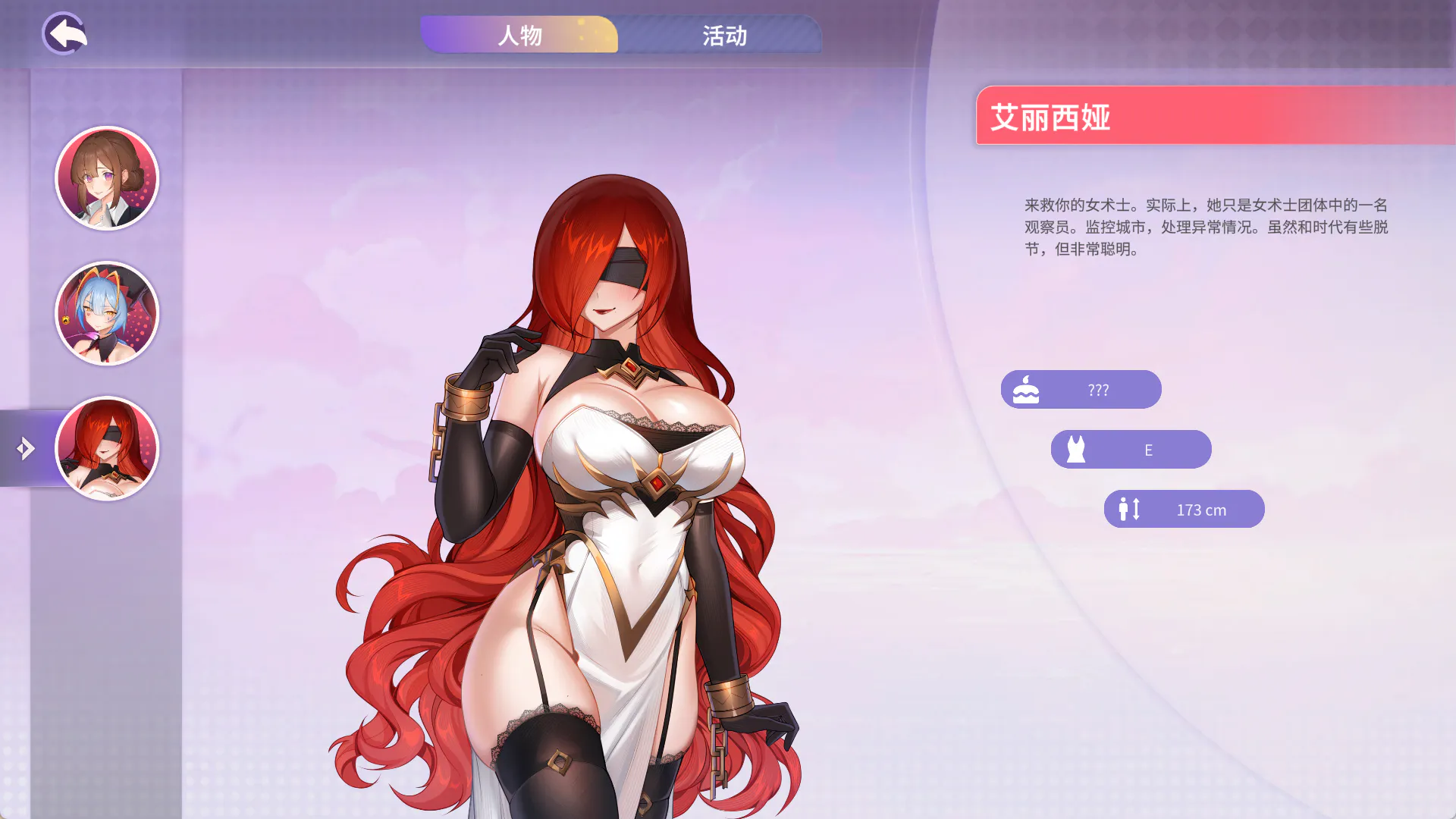Select the brown-haired girl portrait
This screenshot has width=1456, height=819.
(x=107, y=178)
